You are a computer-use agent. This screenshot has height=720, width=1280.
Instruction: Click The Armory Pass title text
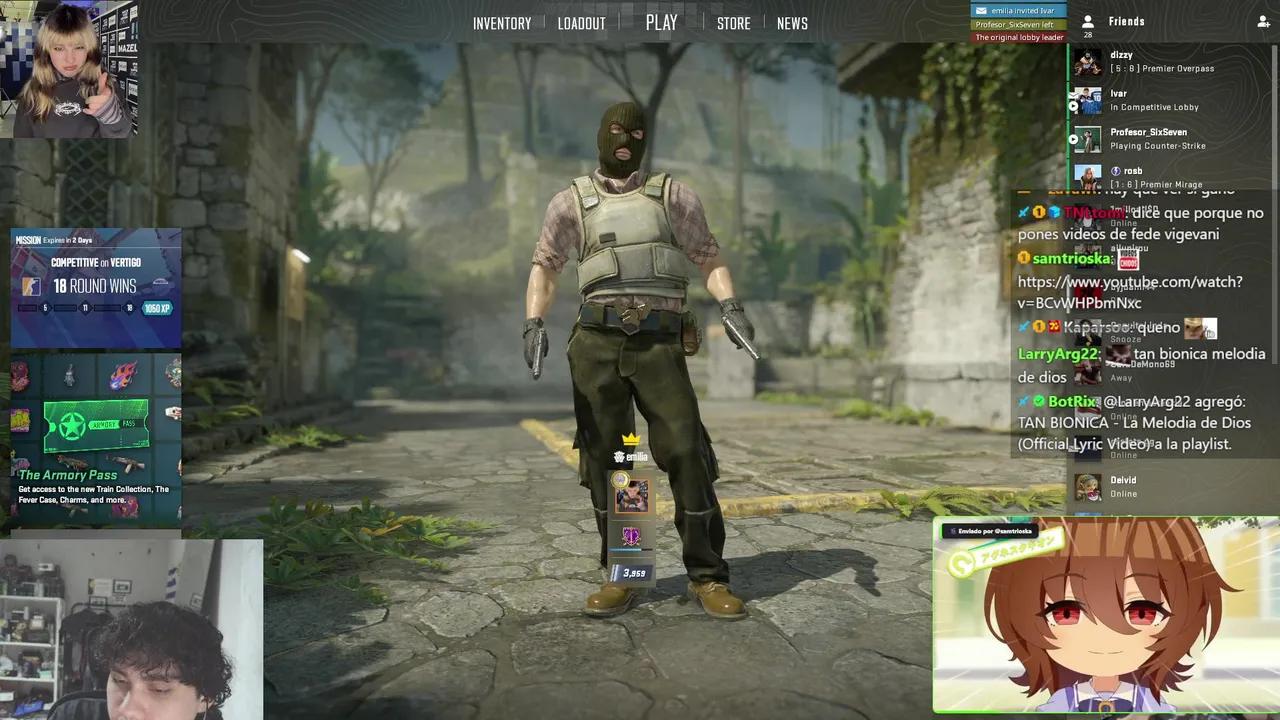pos(70,475)
